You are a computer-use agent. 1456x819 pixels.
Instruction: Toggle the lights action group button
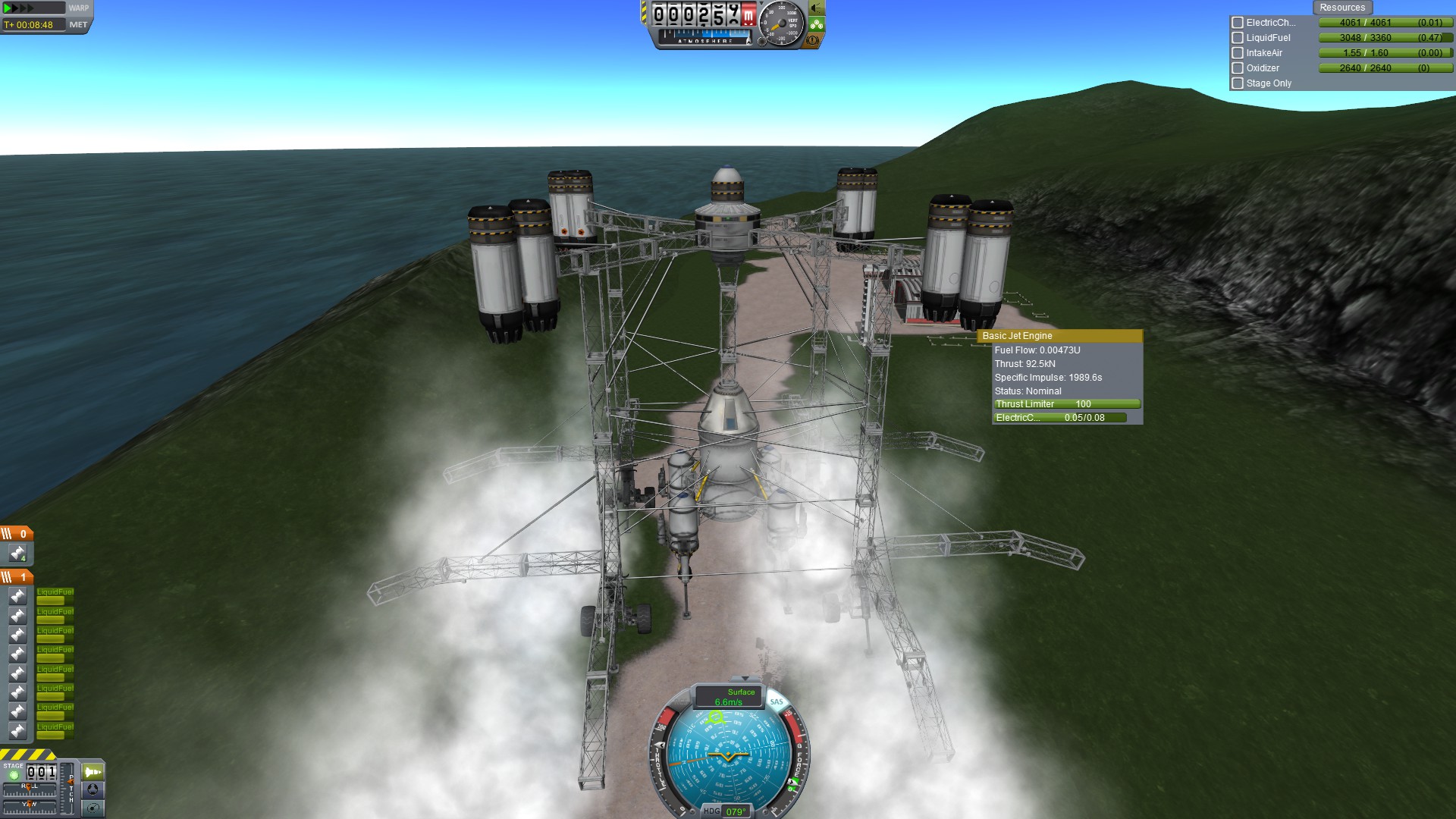coord(816,8)
